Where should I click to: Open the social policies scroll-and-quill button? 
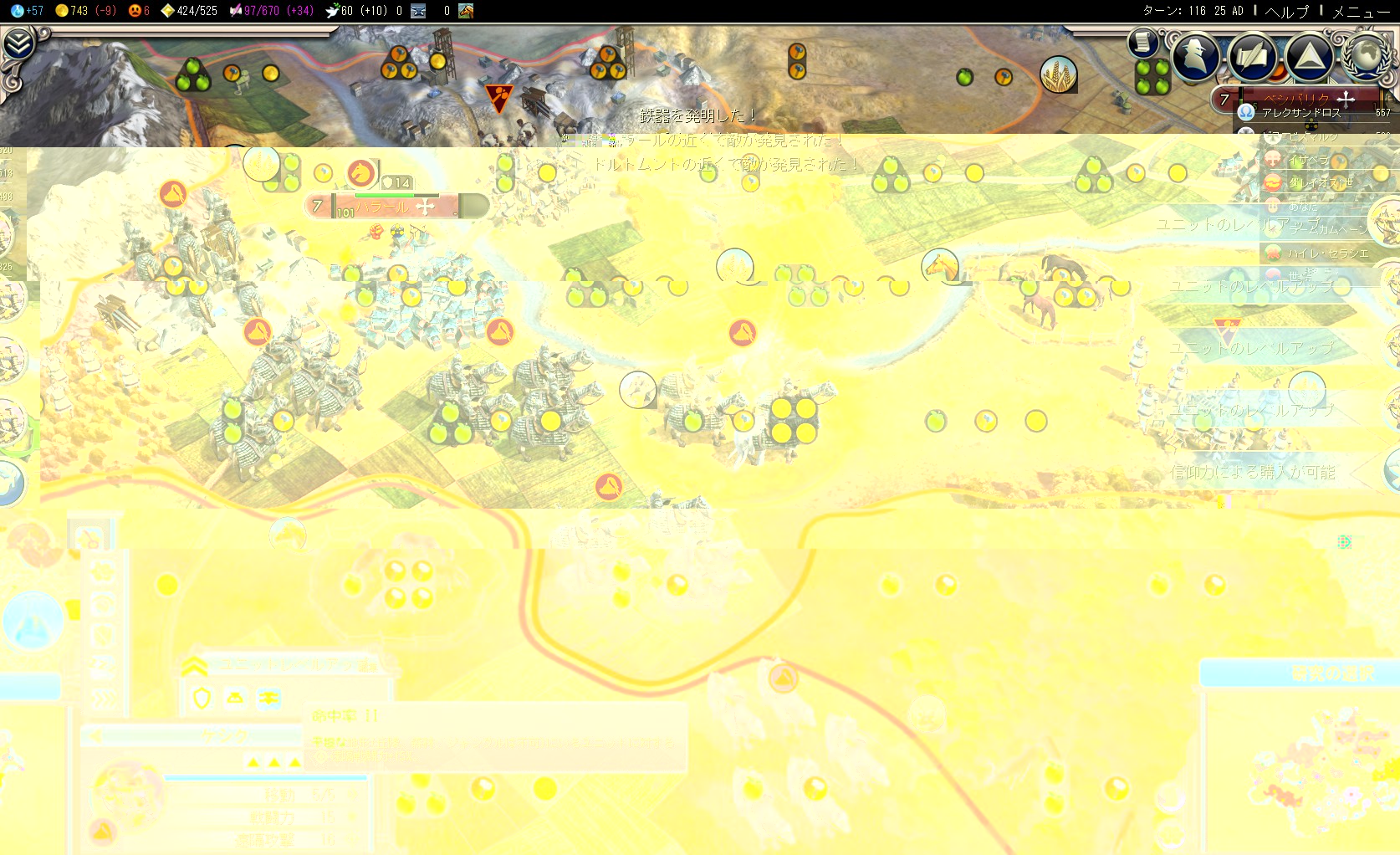[1252, 56]
